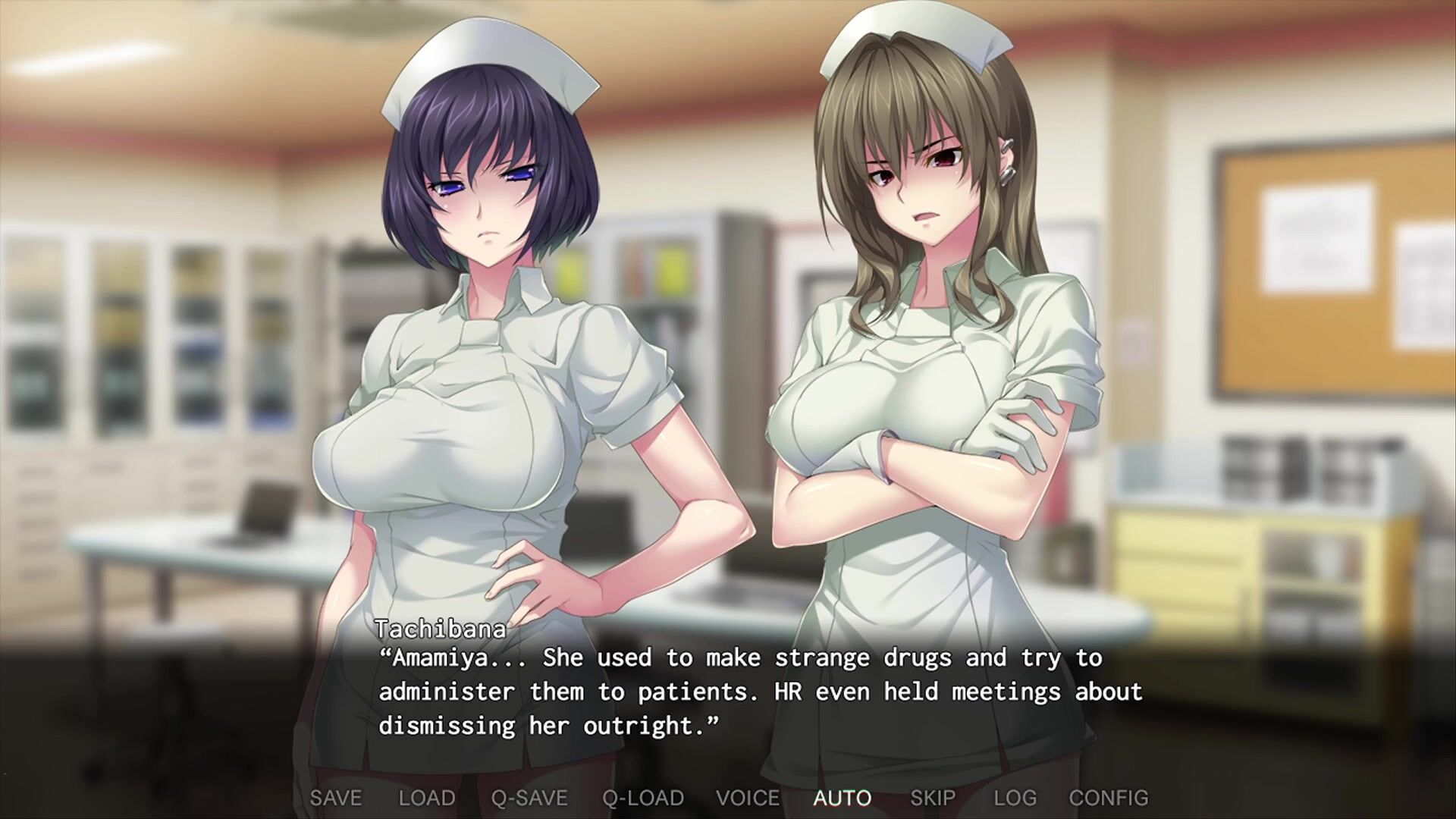Replay the line with VOICE
Viewport: 1456px width, 819px height.
tap(748, 798)
